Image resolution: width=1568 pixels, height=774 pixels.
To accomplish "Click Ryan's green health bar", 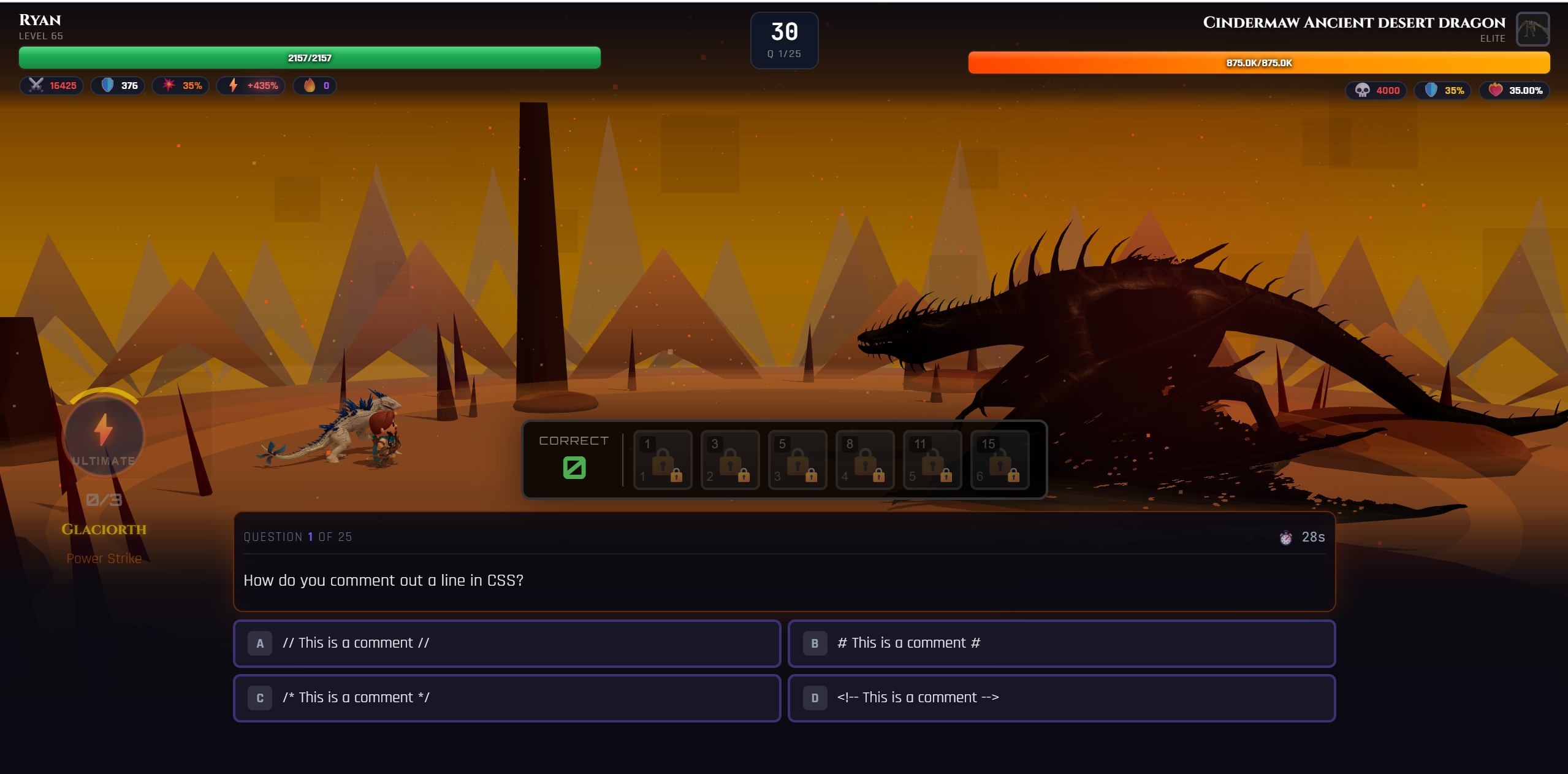I will point(309,58).
